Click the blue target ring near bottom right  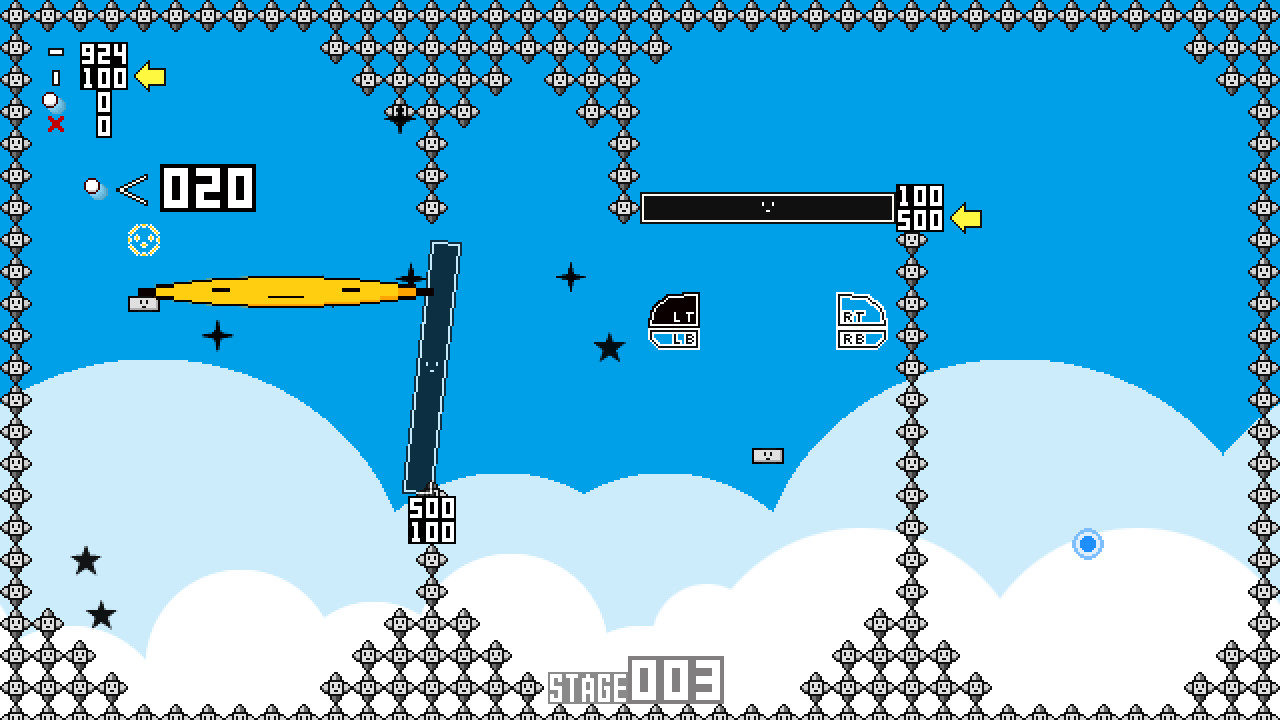pos(1088,543)
